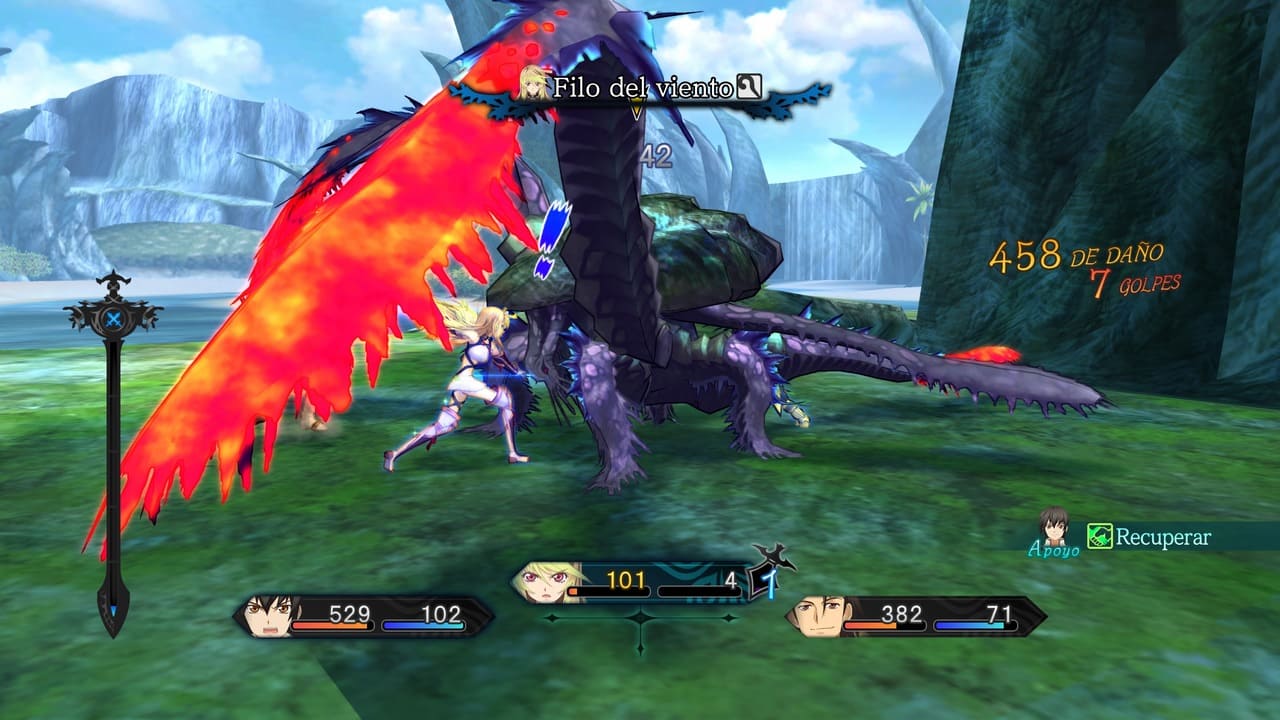1280x720 pixels.
Task: Click the Filo del viento arte banner
Action: coord(640,88)
